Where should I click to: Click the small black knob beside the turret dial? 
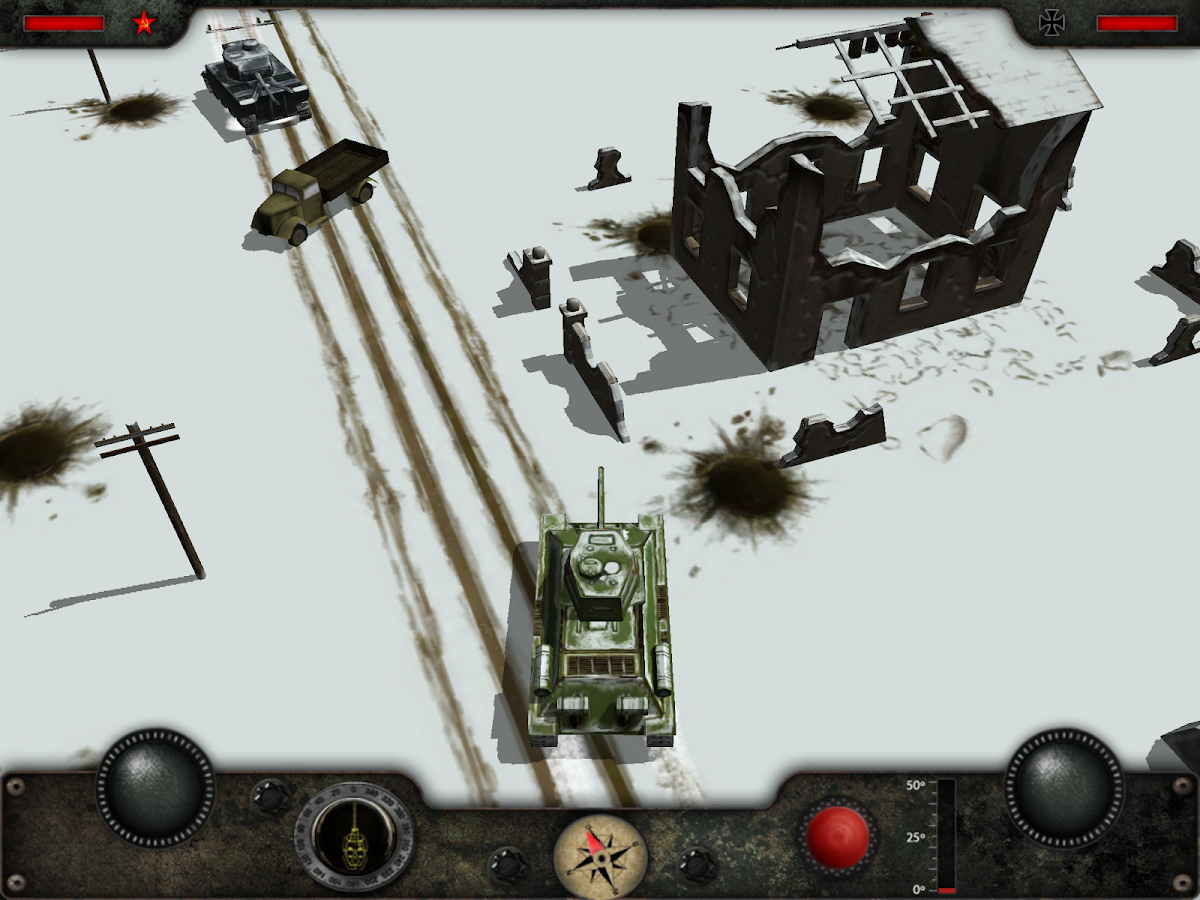pyautogui.click(x=270, y=797)
